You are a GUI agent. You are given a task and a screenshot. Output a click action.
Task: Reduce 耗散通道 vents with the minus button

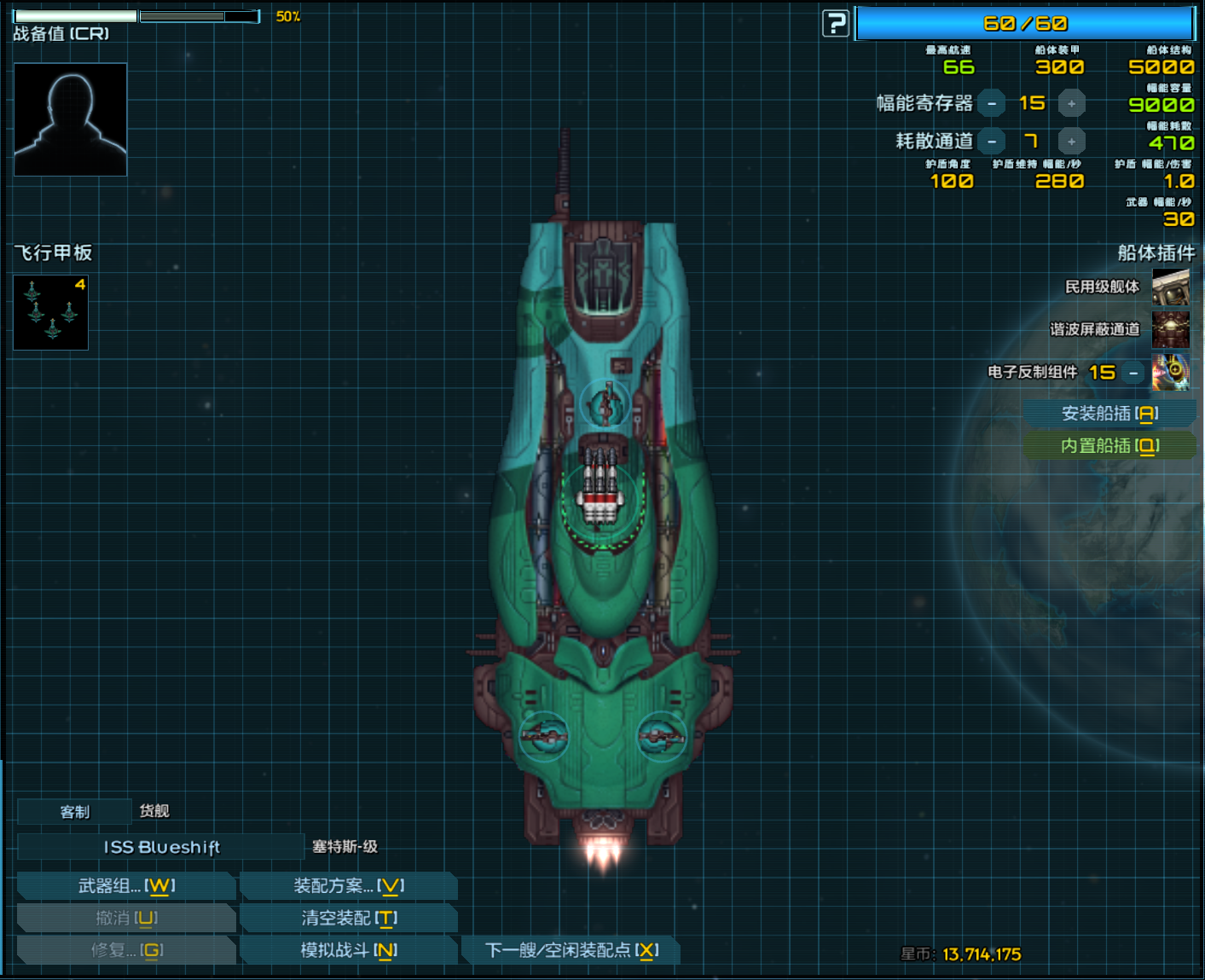click(x=992, y=142)
